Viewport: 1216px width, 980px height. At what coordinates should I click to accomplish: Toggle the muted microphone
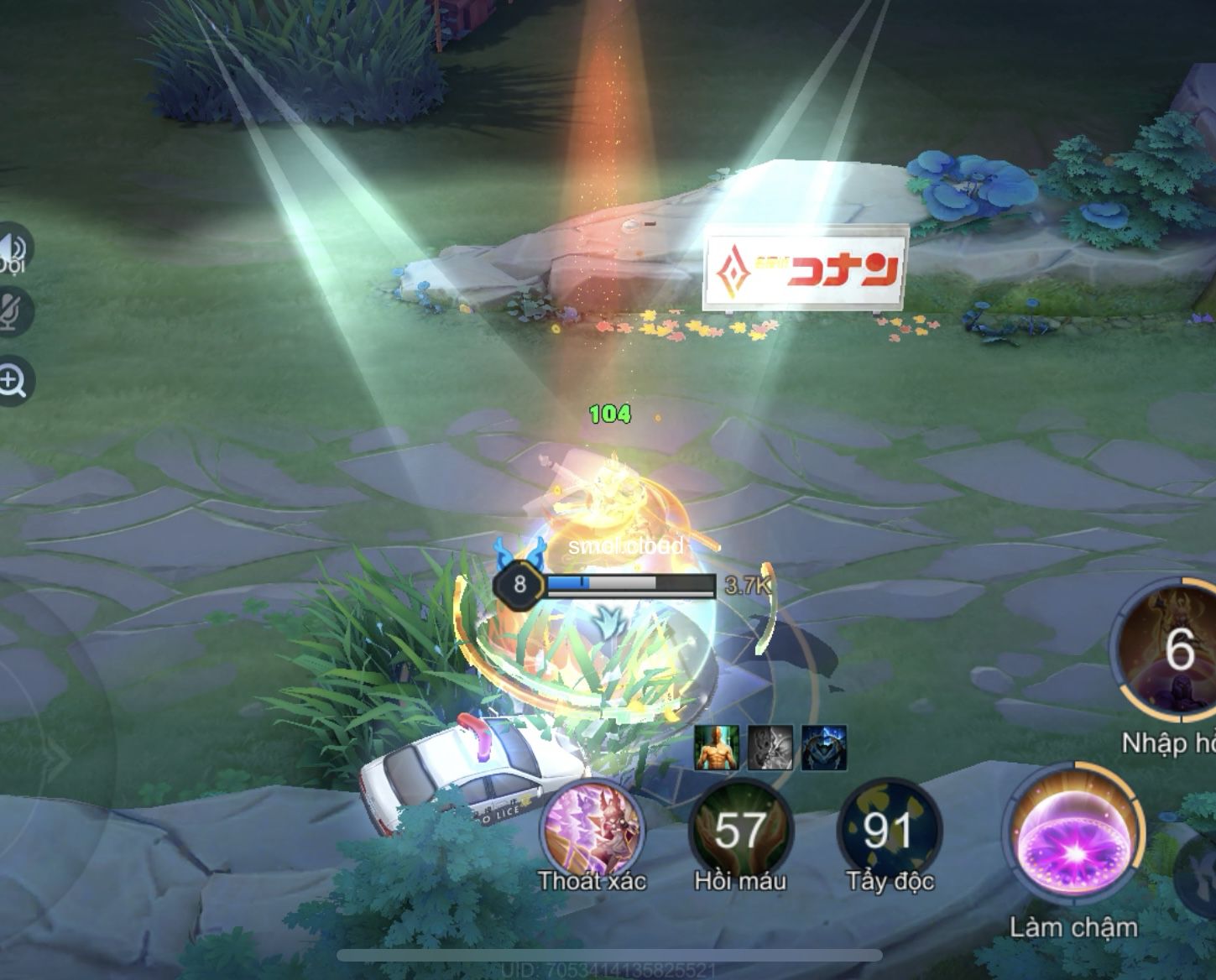[12, 310]
